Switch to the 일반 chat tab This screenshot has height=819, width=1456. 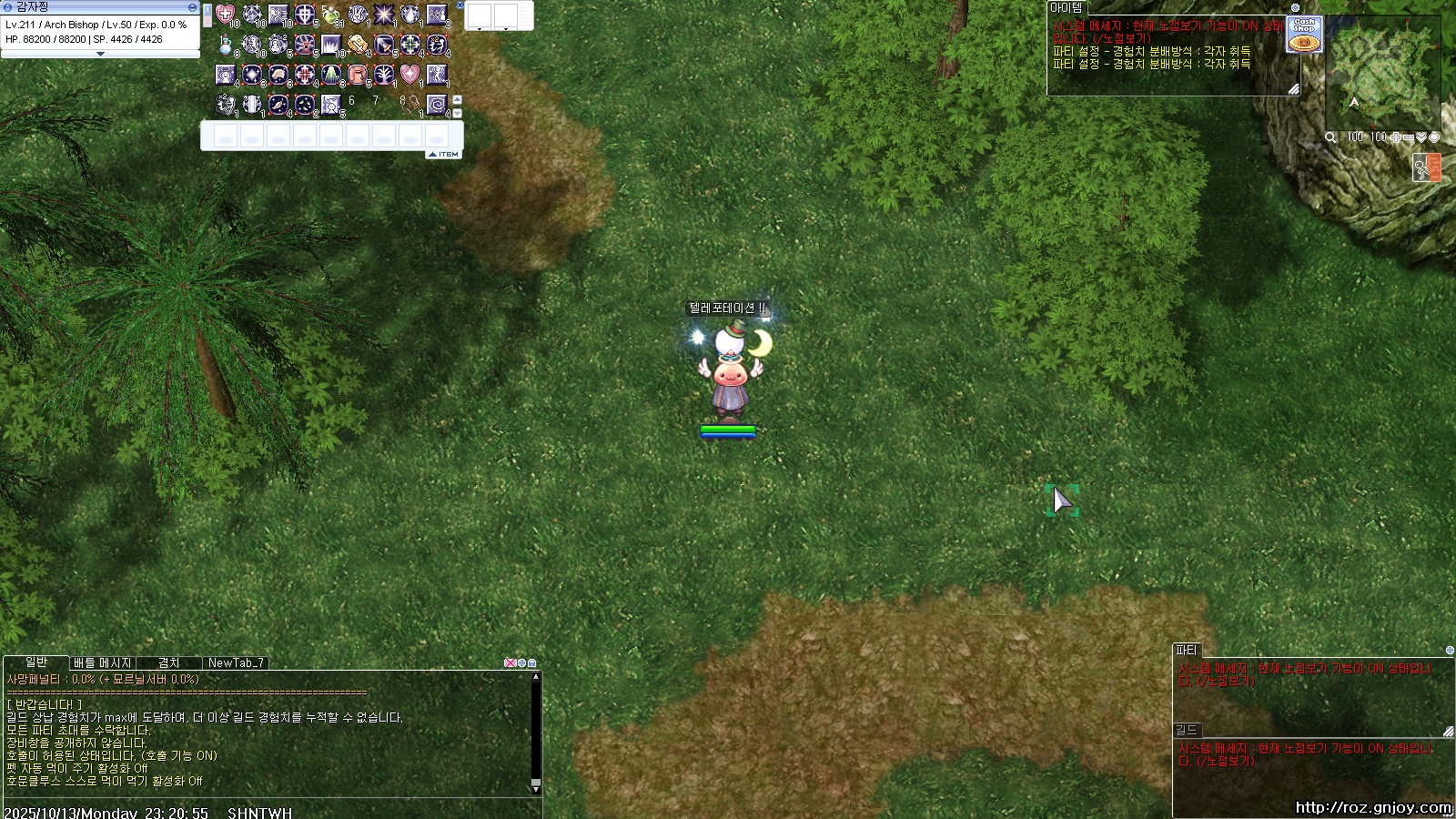(x=36, y=662)
